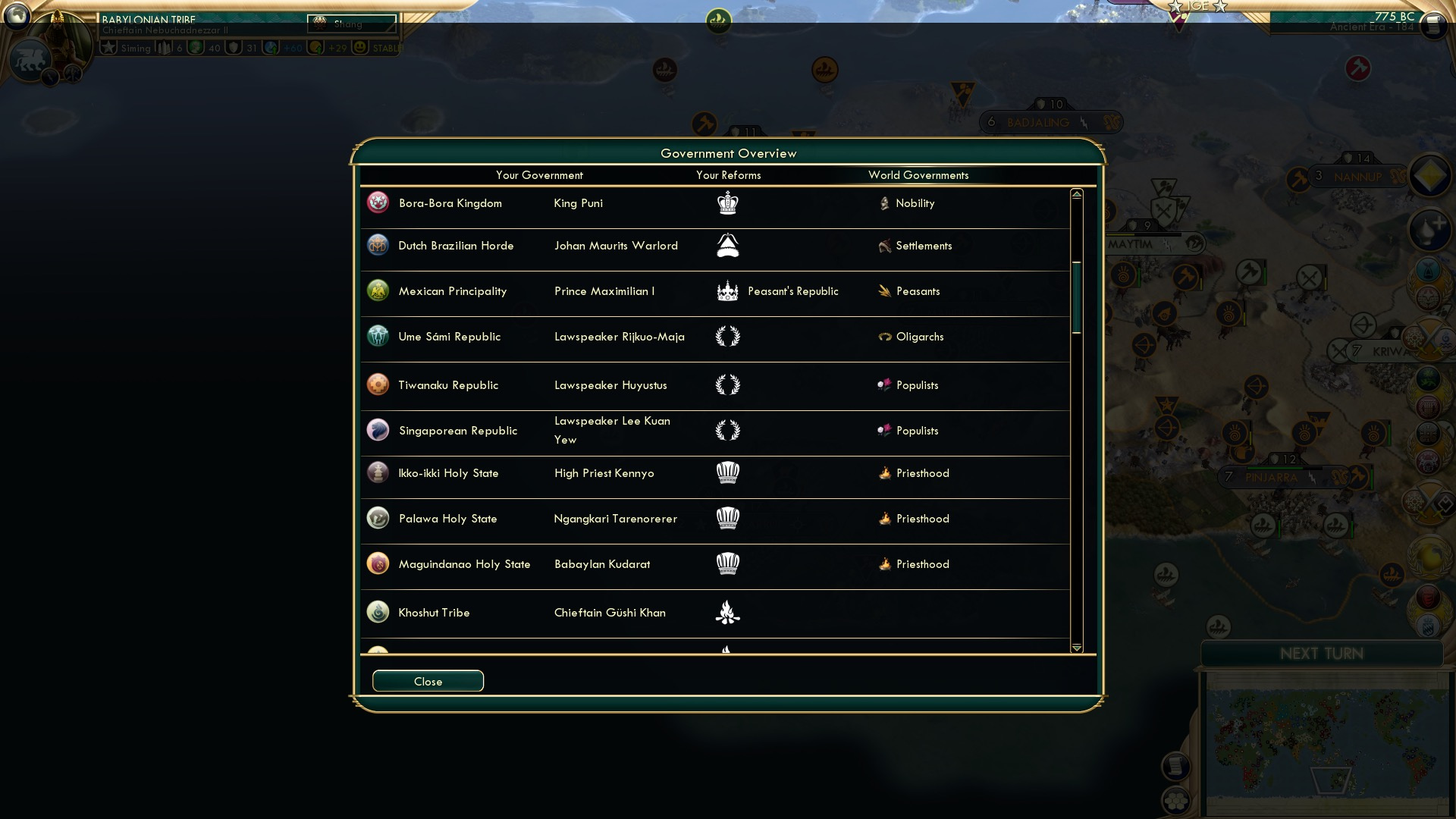Toggle the globe view button in the top-left corner
The width and height of the screenshot is (1456, 819).
click(17, 17)
